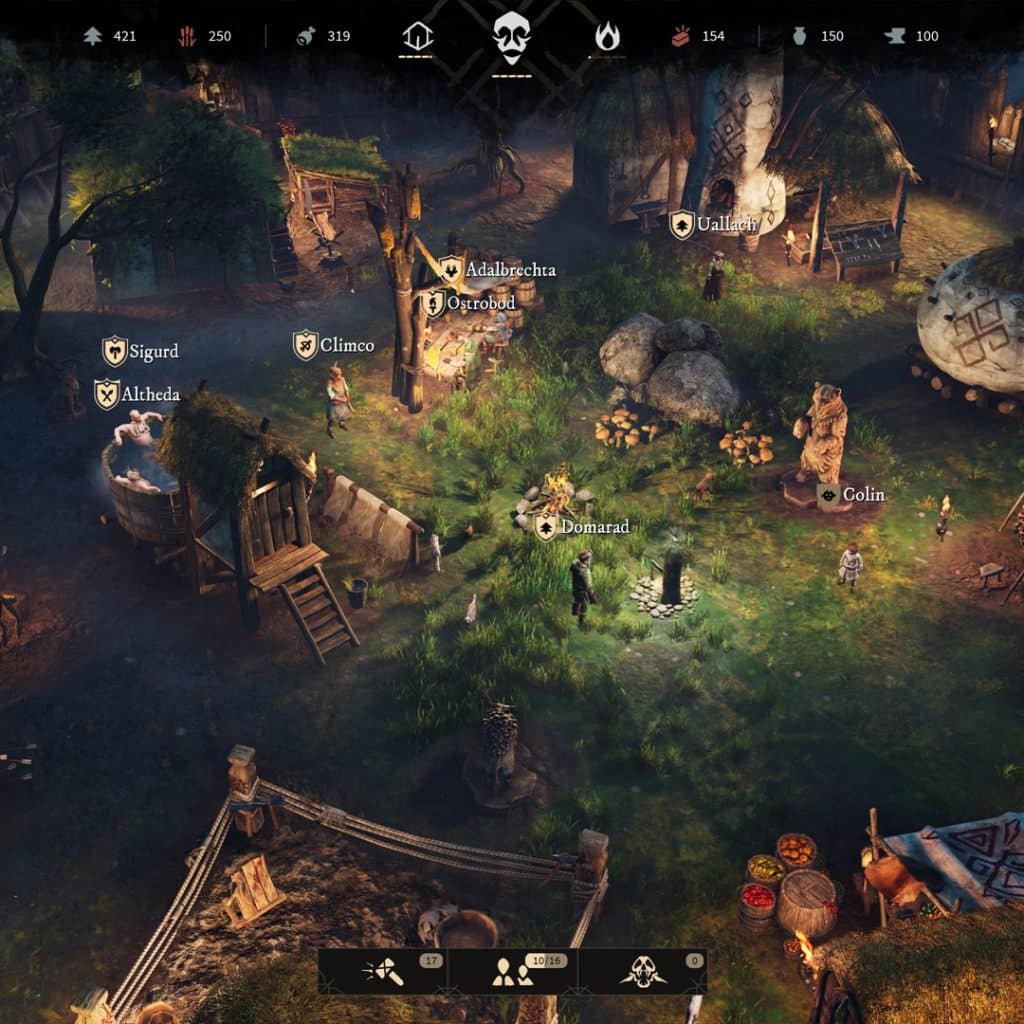Open the build menu with the hammer icon
Viewport: 1024px width, 1024px height.
(383, 971)
